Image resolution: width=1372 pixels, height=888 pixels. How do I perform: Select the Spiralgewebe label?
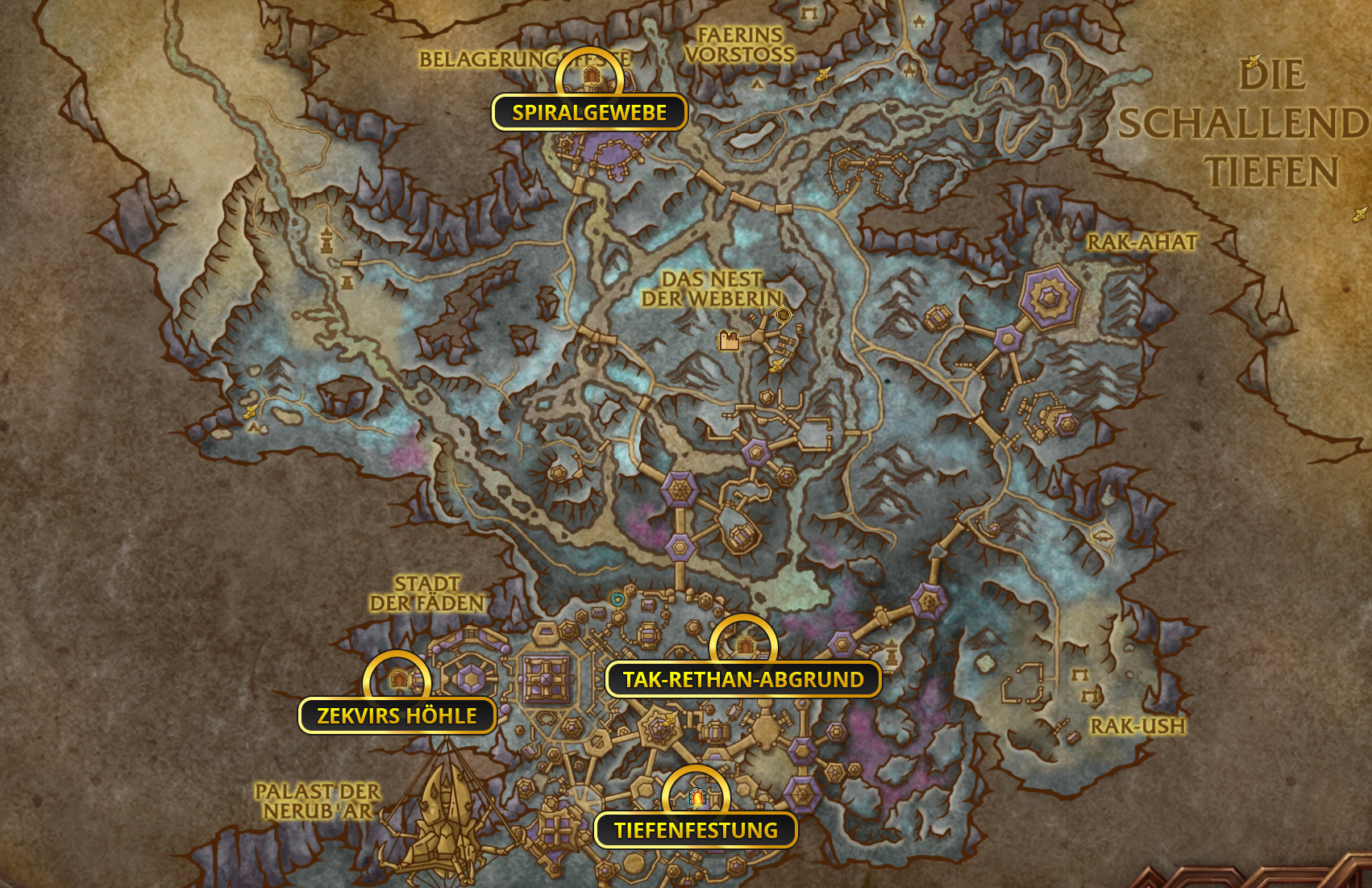point(589,113)
